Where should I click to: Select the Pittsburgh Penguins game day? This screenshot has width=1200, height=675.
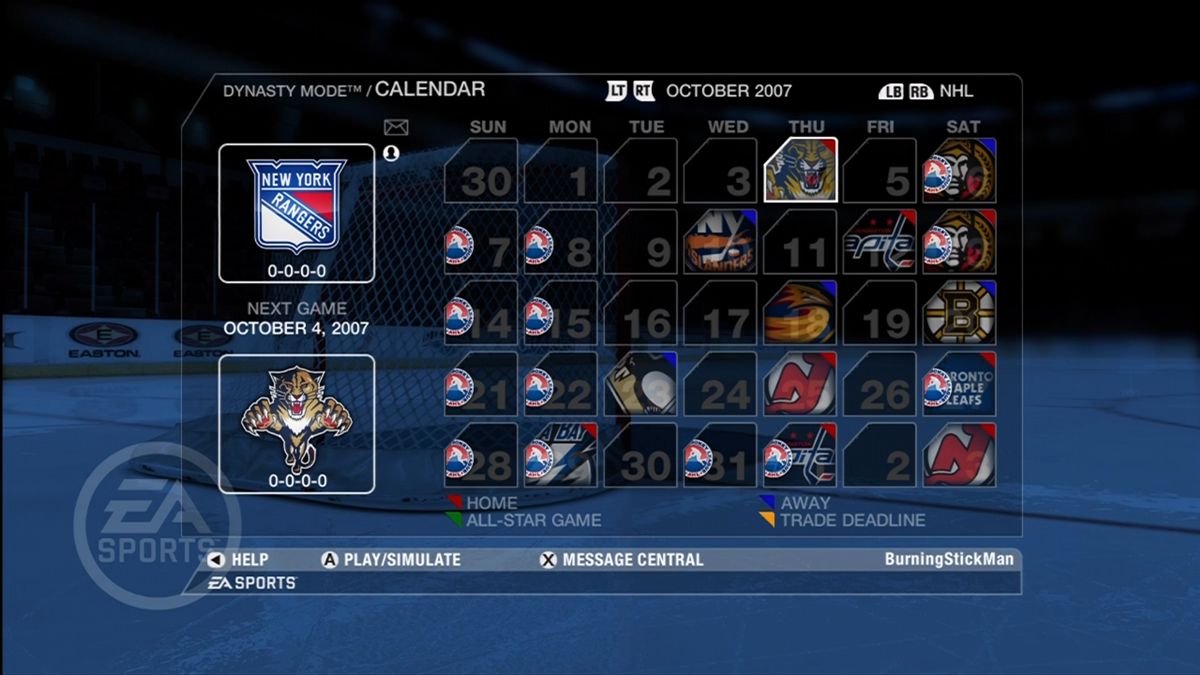point(641,384)
